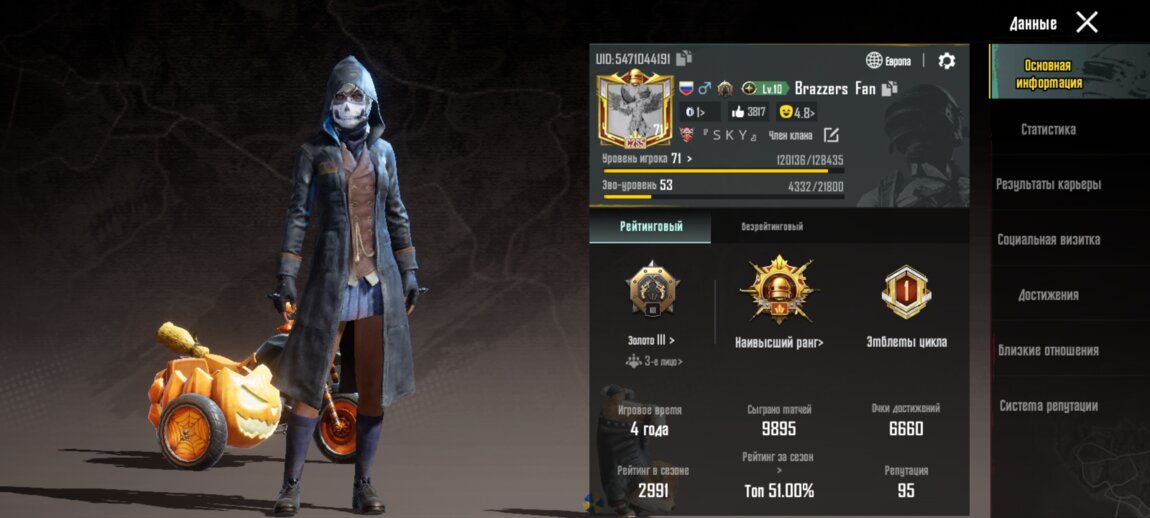Open profile settings gear icon

(x=946, y=61)
